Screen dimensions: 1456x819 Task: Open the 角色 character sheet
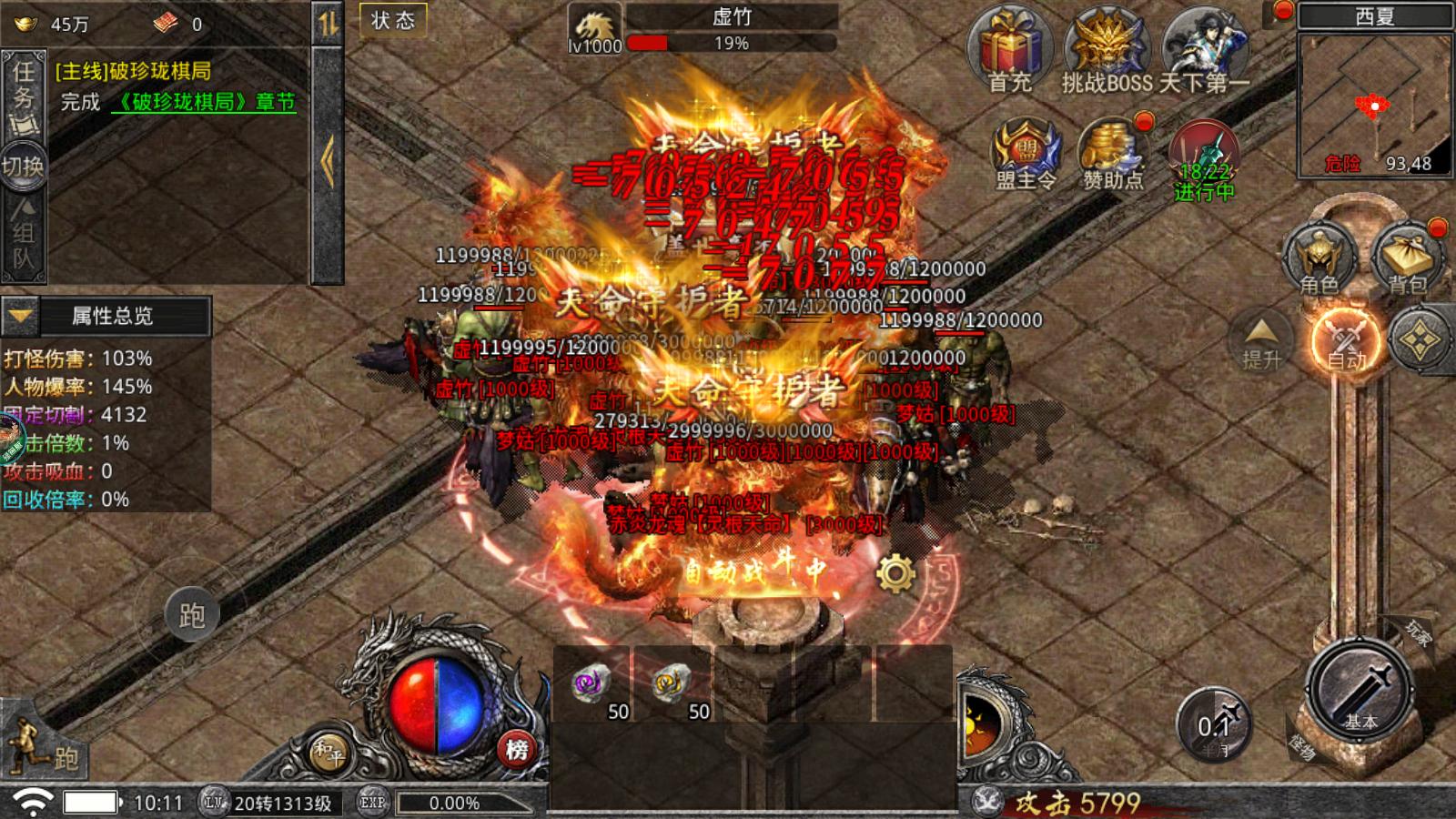(1319, 259)
